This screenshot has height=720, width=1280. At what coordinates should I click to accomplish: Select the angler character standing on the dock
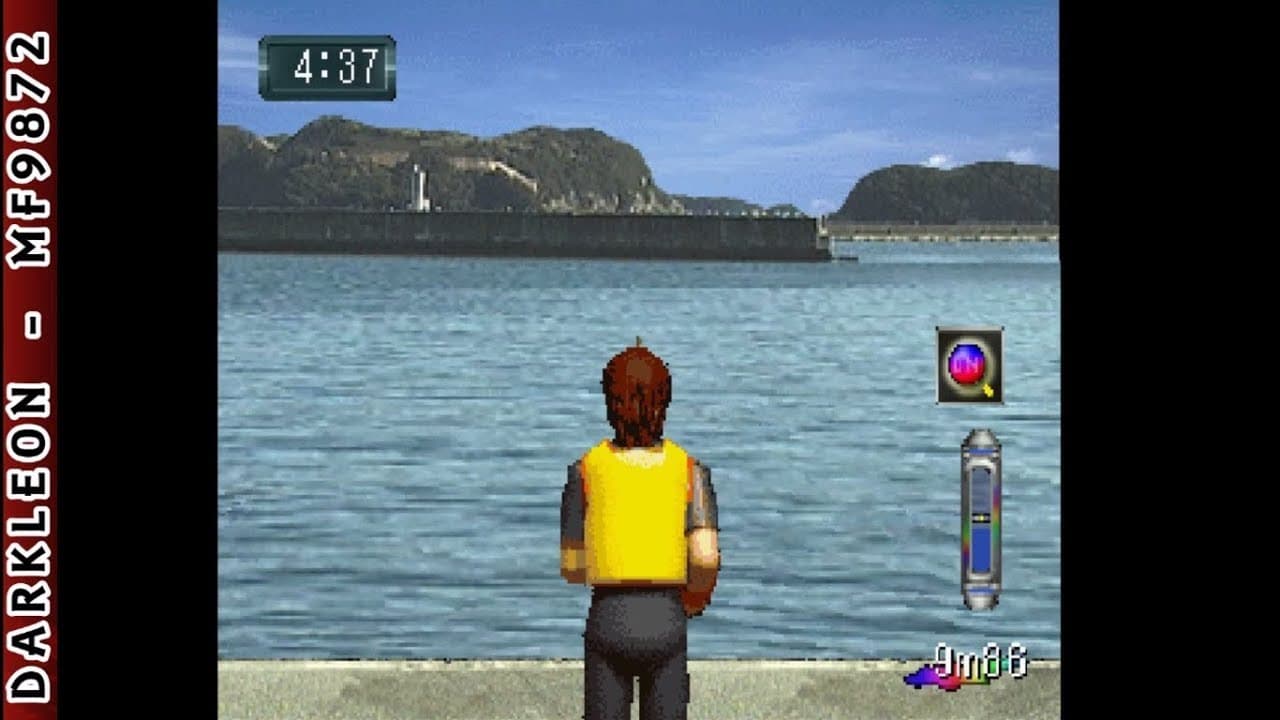636,520
